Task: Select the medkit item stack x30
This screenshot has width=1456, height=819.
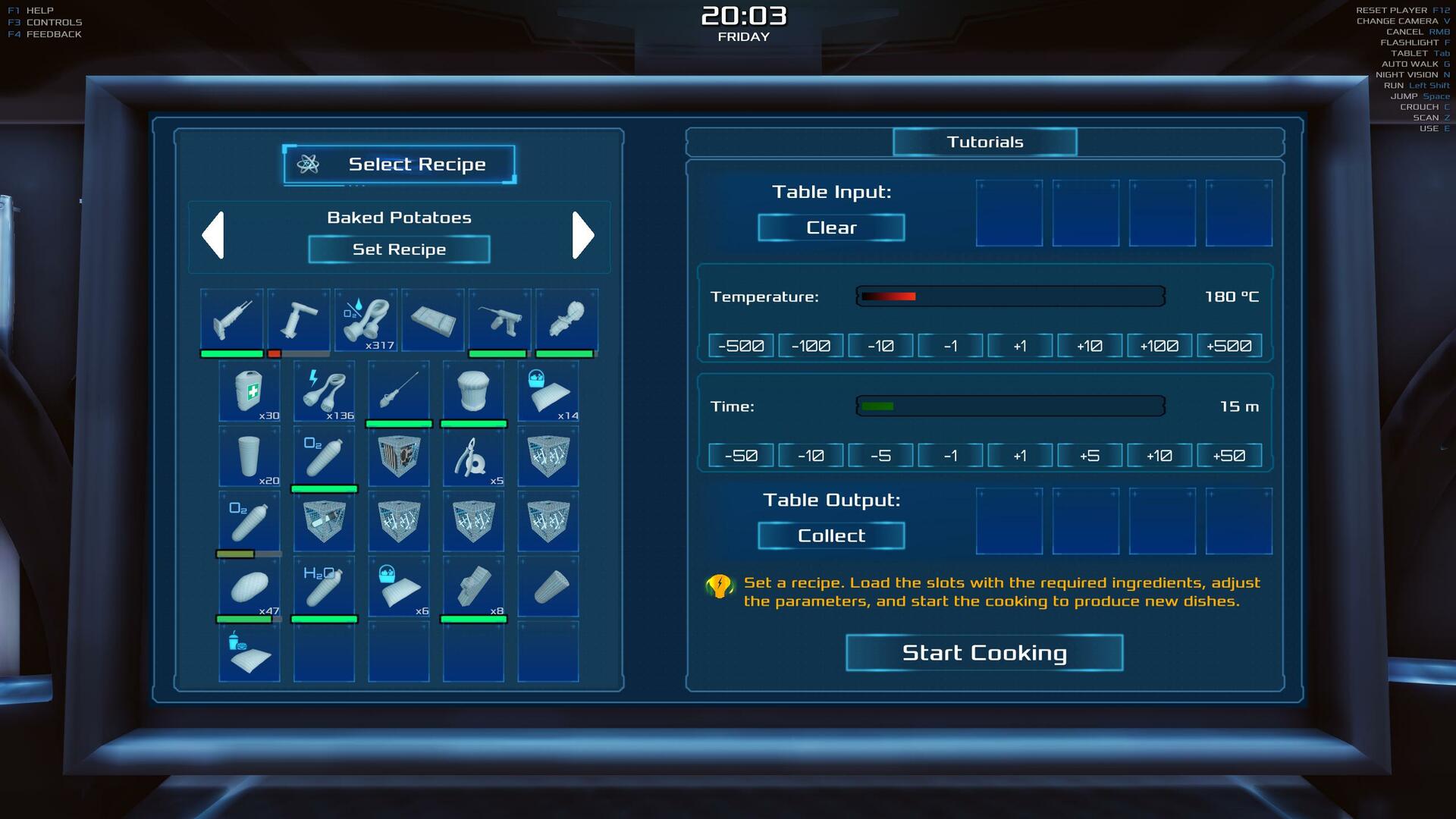Action: pos(249,391)
